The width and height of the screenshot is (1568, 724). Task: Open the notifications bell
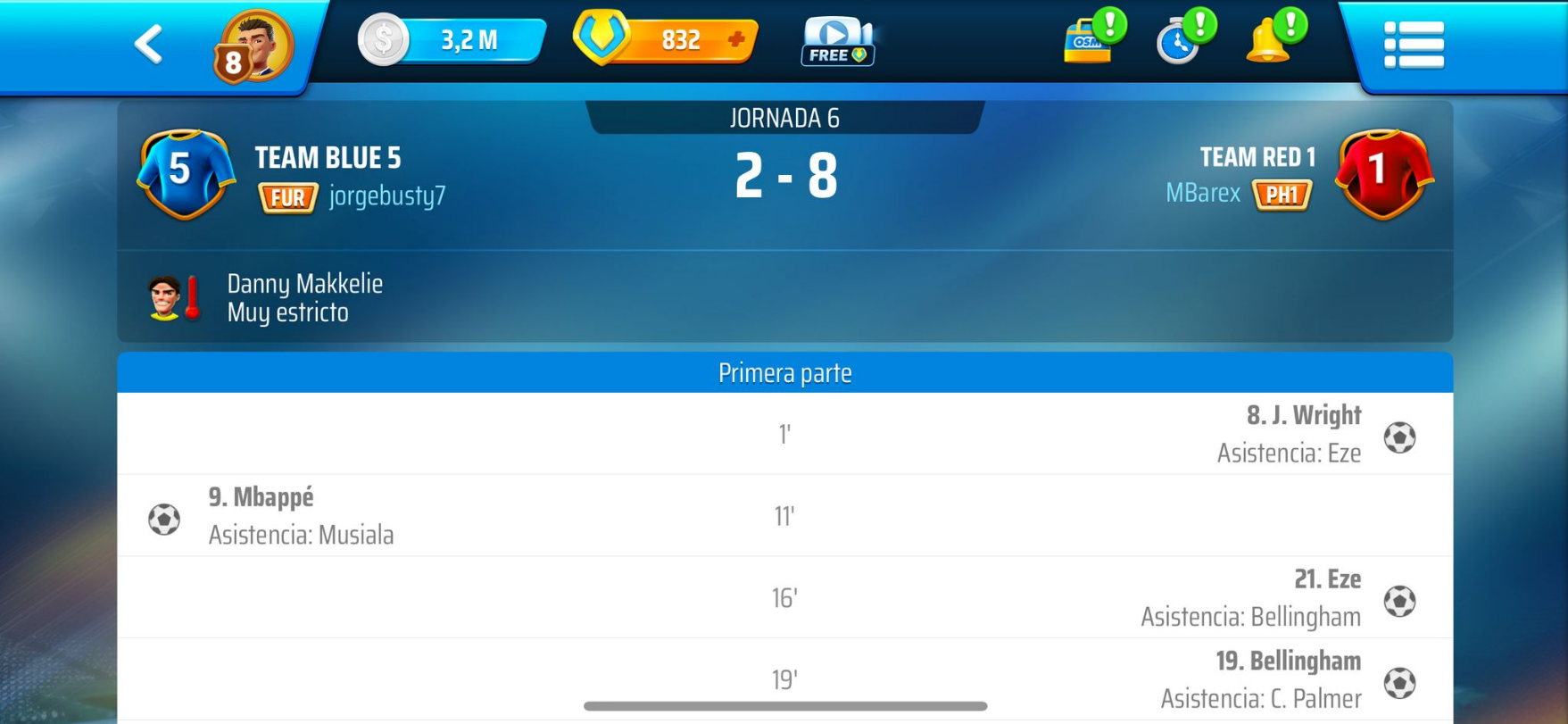(x=1267, y=43)
